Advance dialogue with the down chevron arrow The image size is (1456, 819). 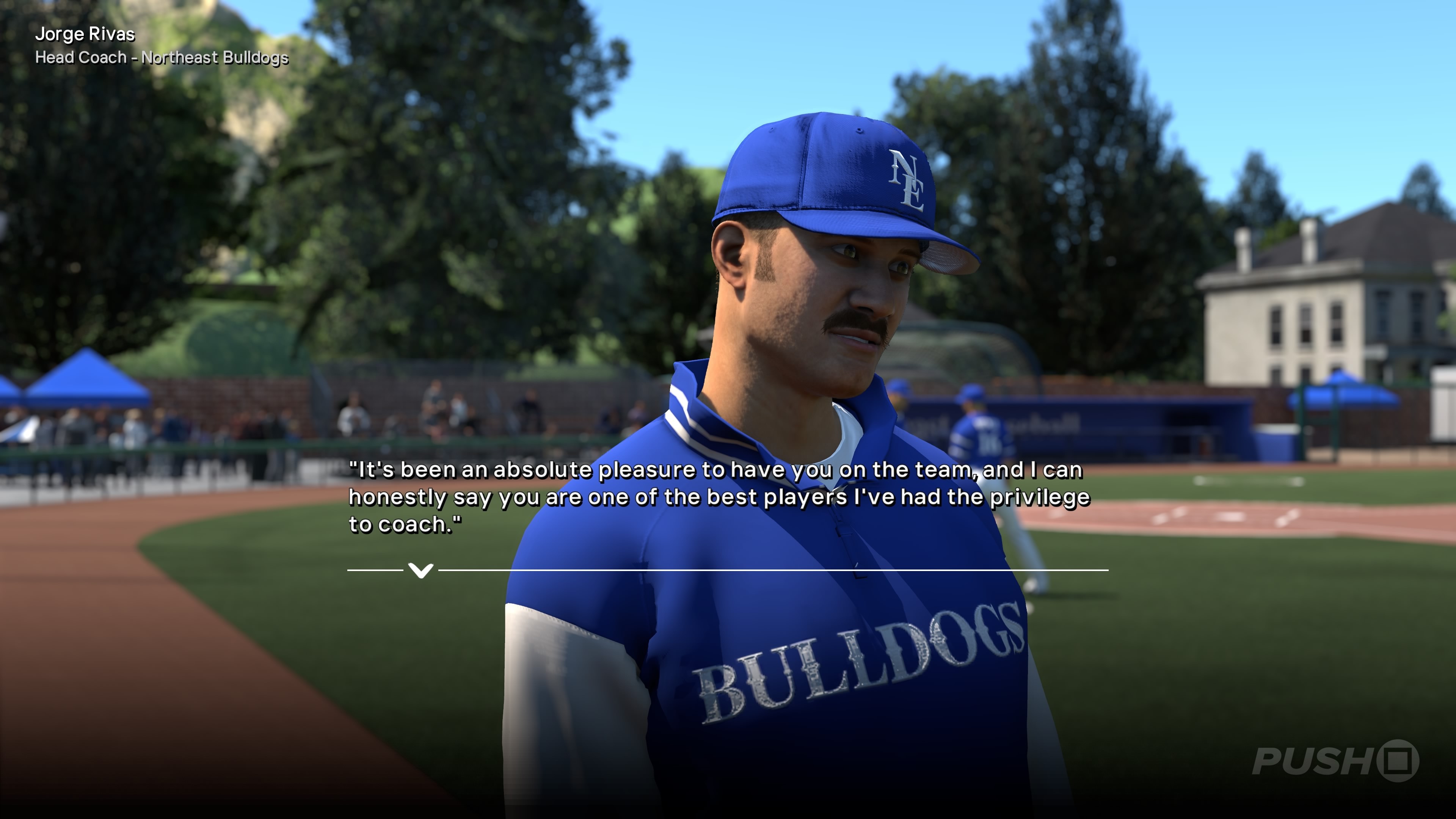[420, 570]
